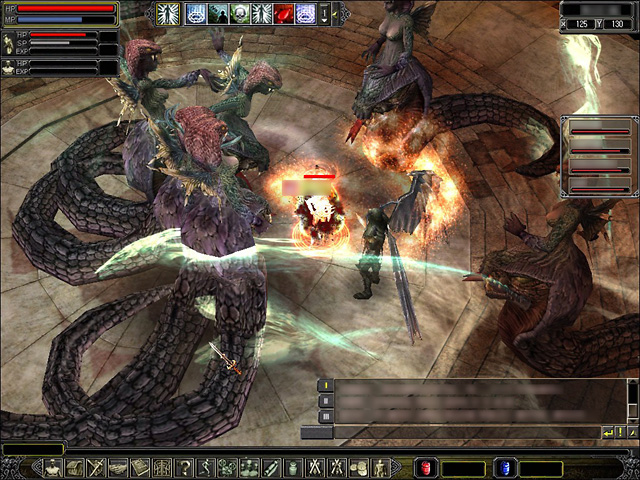Set chat window to smallest size
640x480 pixels.
(325, 385)
